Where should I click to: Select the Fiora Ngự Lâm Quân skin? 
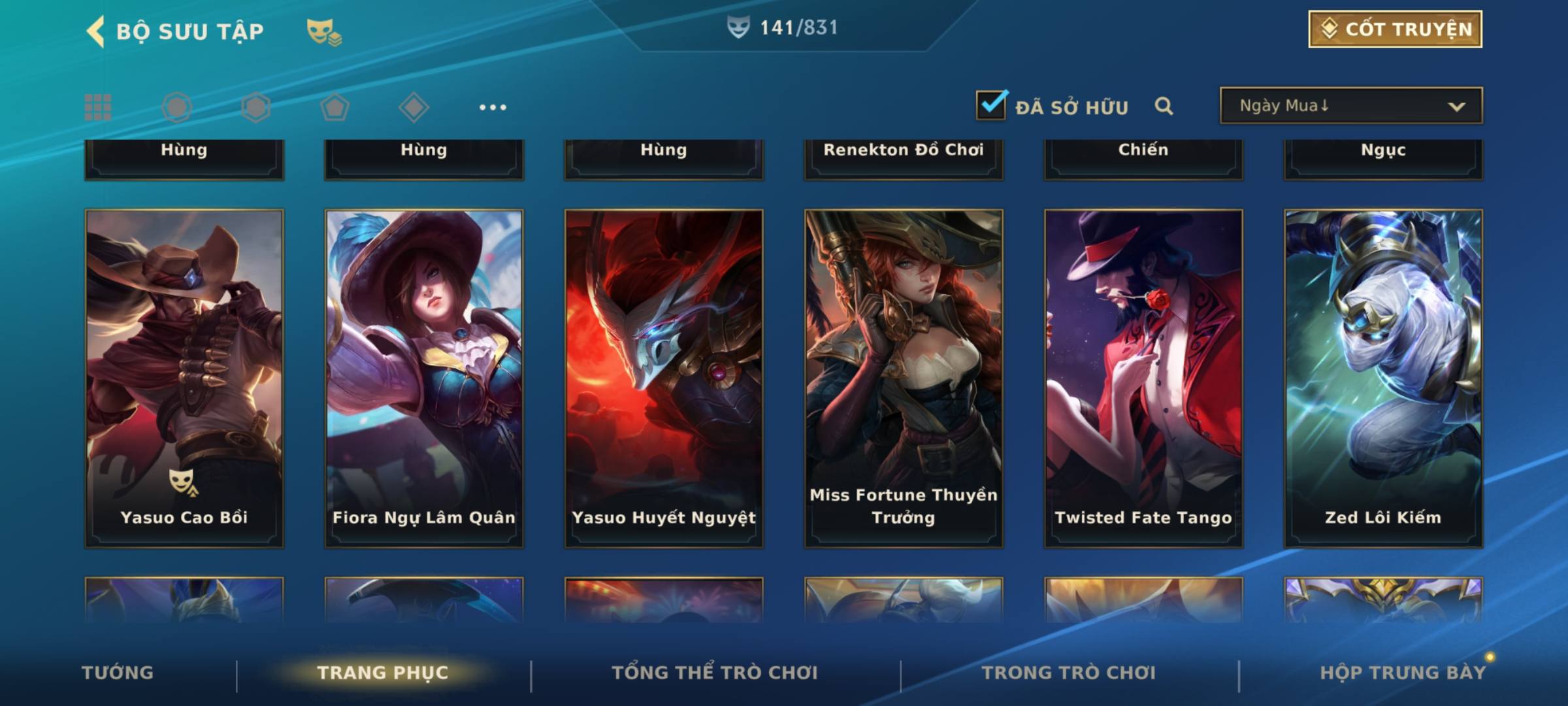point(424,378)
